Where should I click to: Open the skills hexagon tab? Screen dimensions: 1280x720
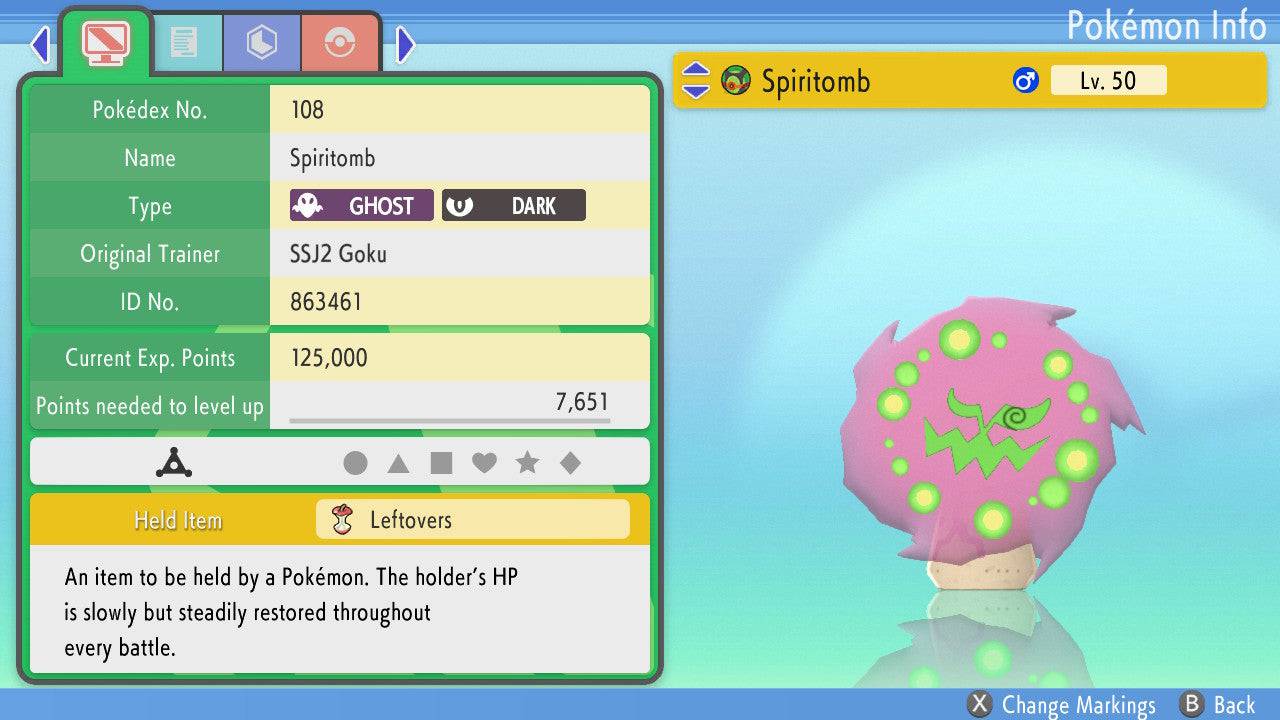point(262,42)
